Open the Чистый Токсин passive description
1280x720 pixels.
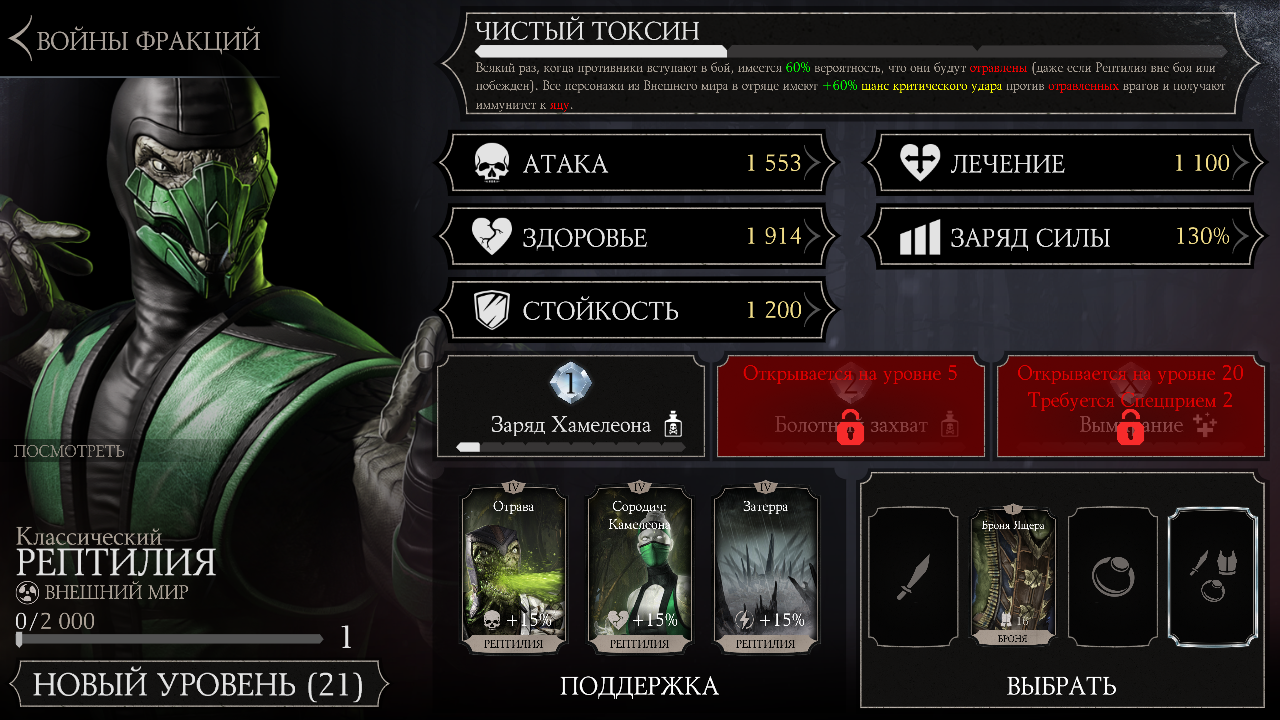click(x=850, y=65)
